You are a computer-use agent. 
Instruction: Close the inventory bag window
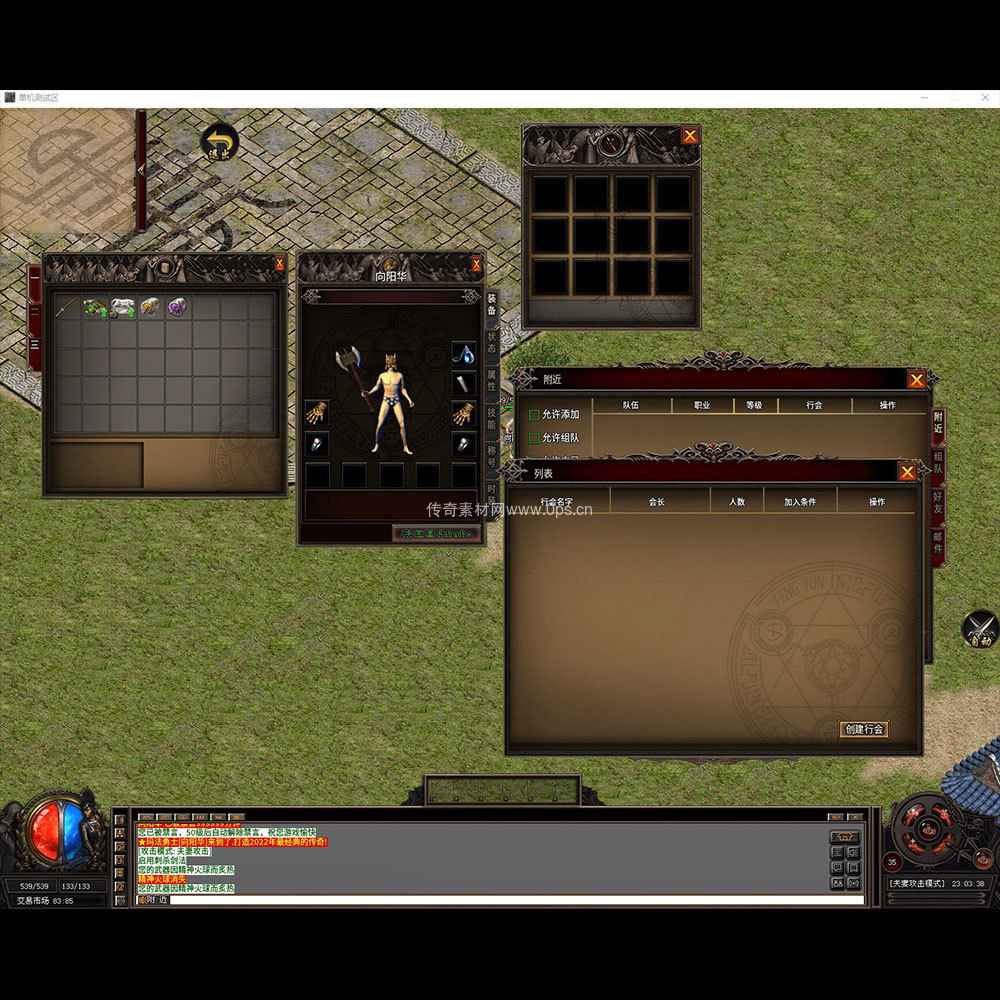tap(279, 264)
